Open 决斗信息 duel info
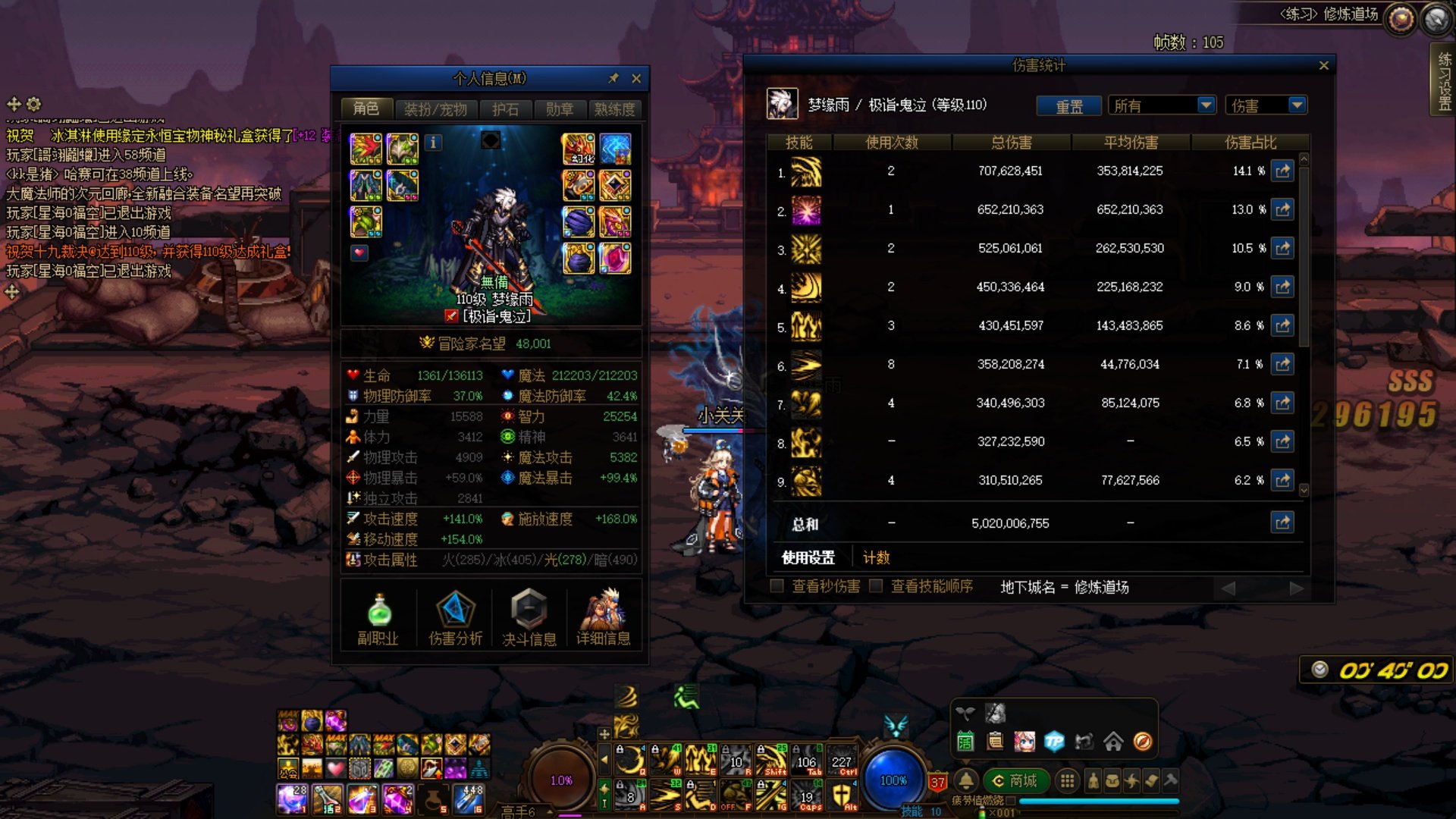The height and width of the screenshot is (819, 1456). point(529,619)
